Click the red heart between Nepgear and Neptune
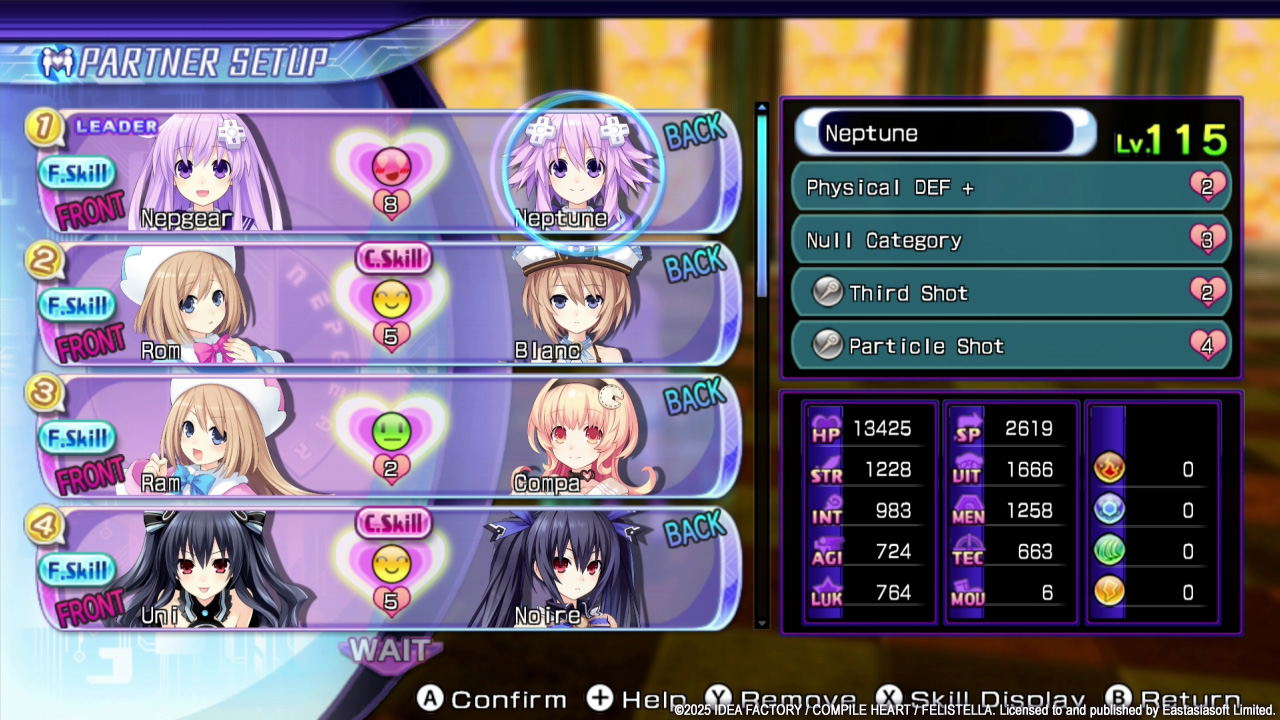The image size is (1280, 720). click(391, 166)
